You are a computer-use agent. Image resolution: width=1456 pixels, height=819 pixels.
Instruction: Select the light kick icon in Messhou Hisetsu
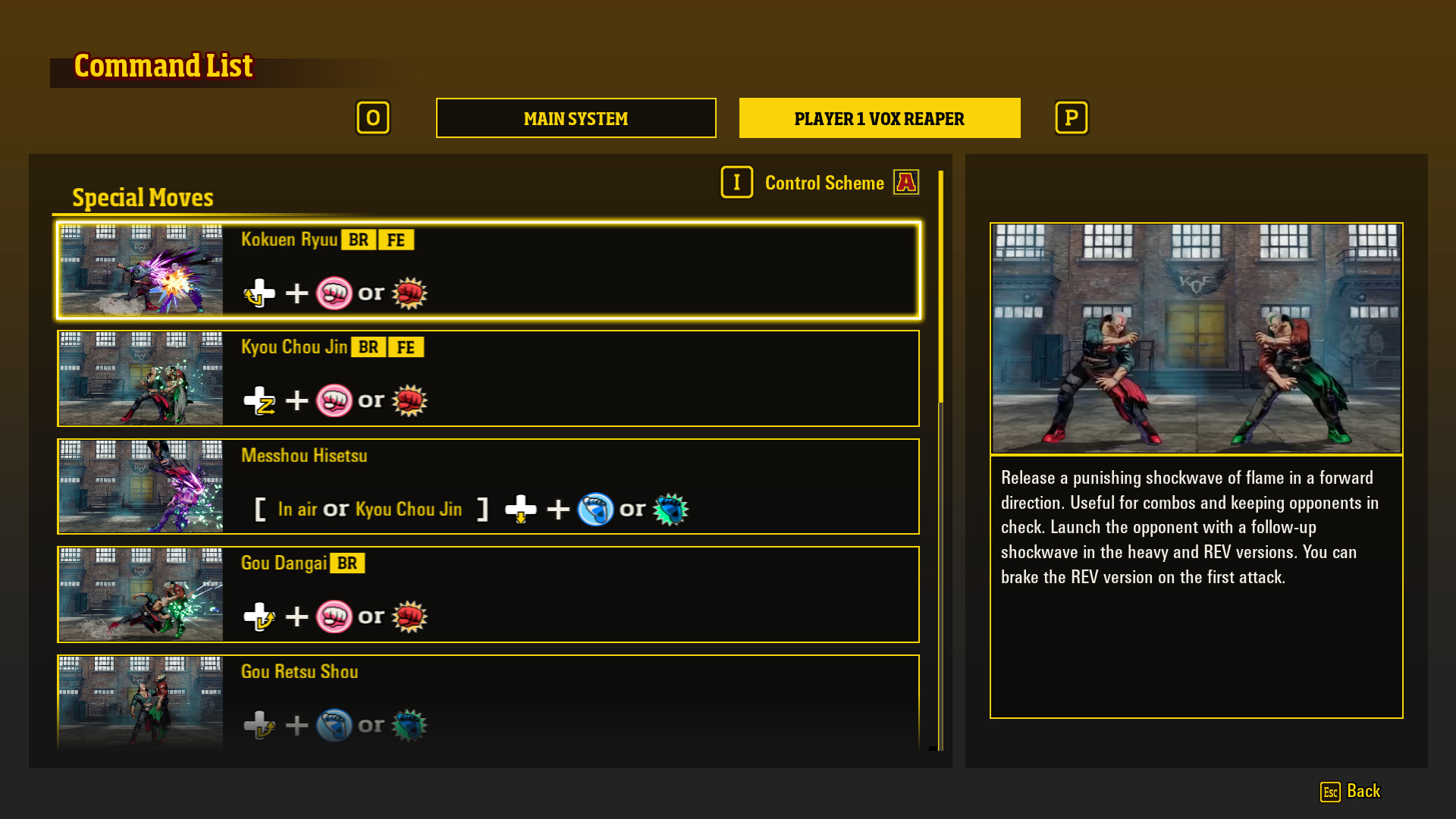click(x=597, y=509)
